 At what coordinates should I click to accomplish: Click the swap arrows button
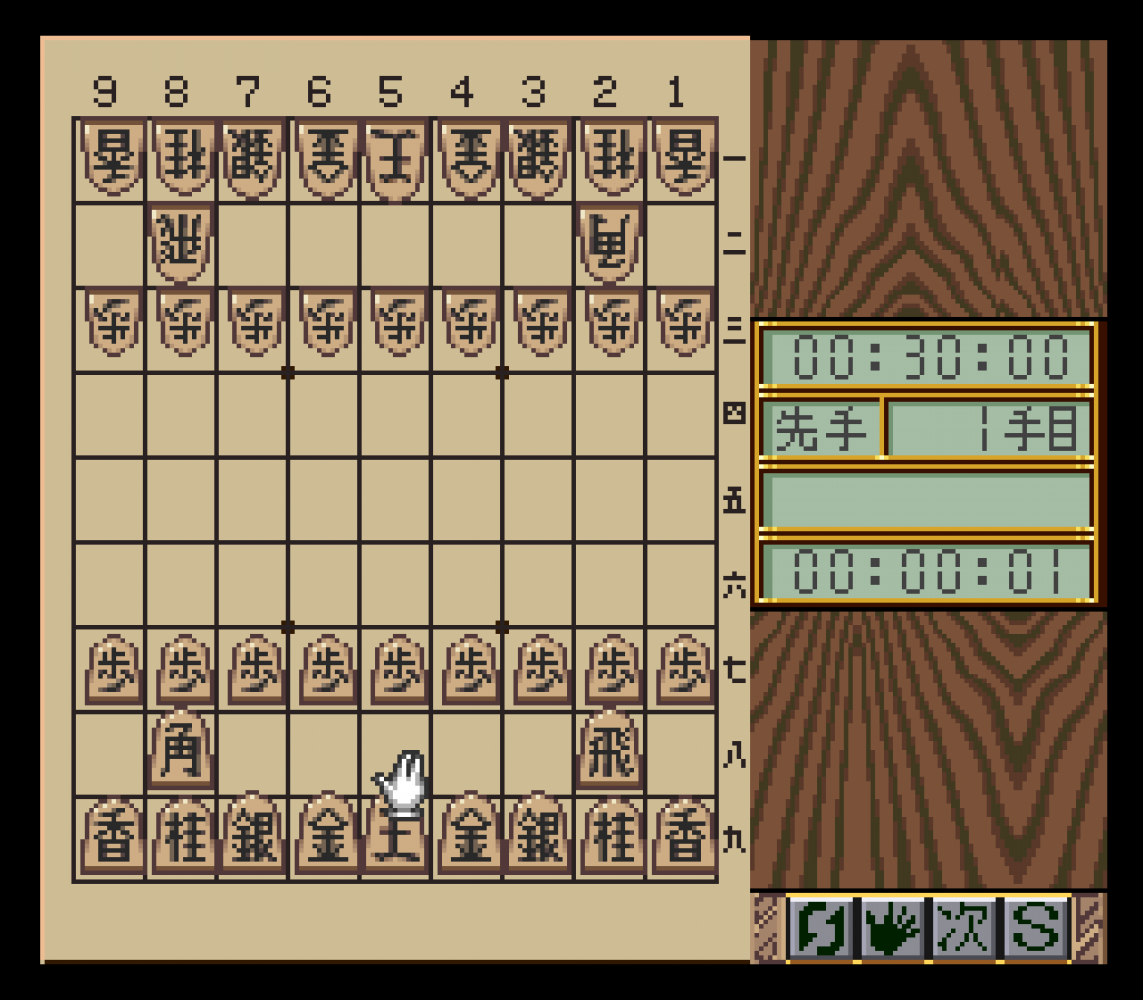[822, 928]
